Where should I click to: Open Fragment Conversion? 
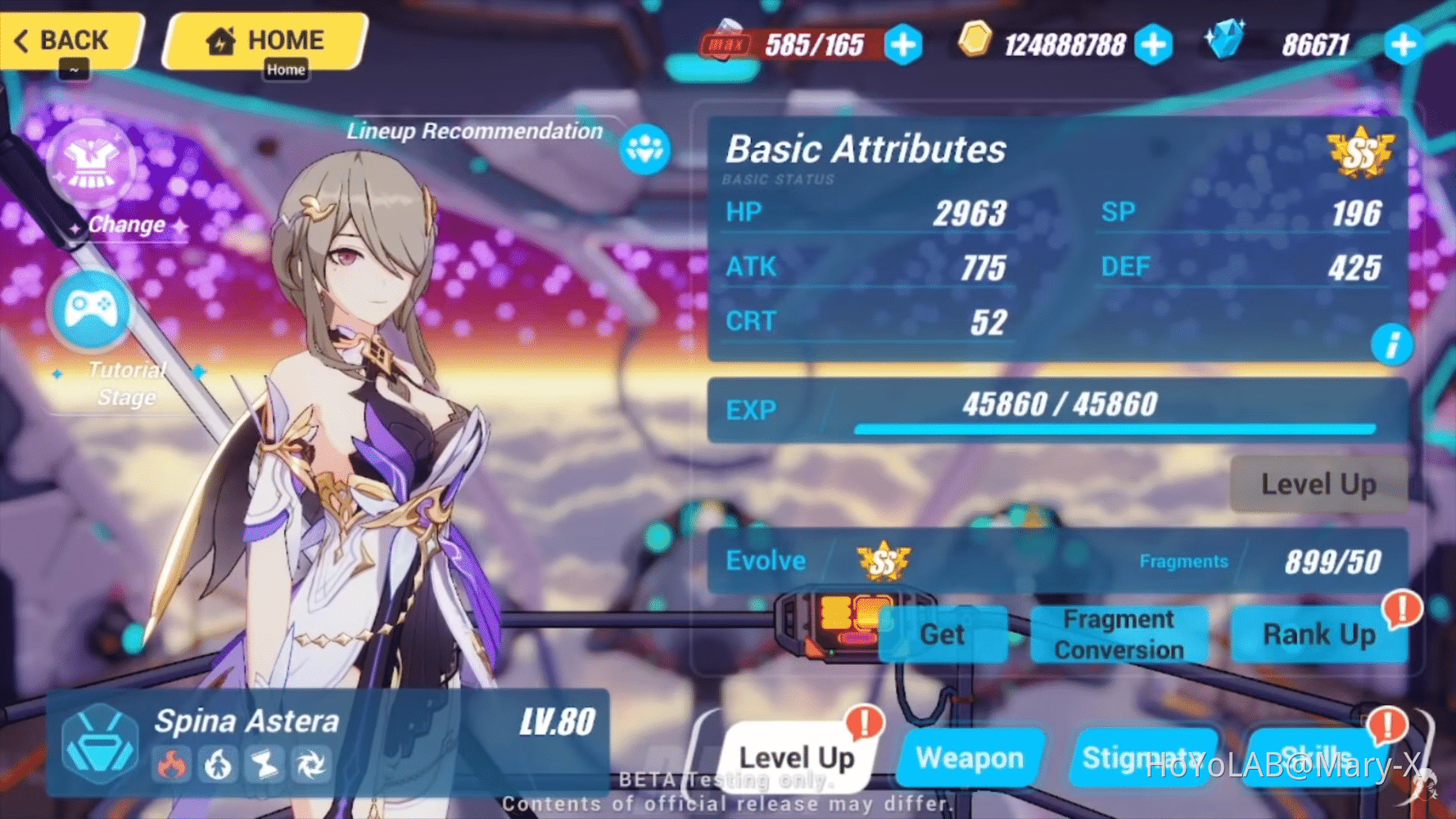pos(1119,634)
